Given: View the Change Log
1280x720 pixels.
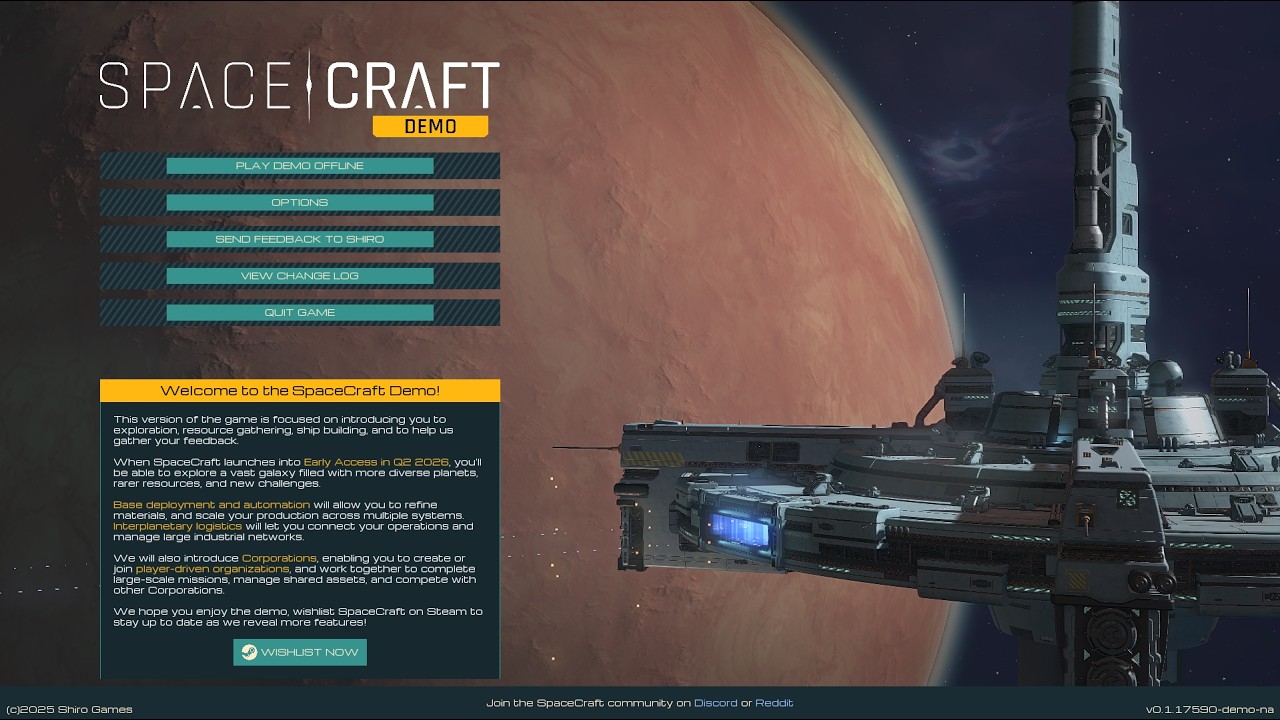Looking at the screenshot, I should (x=299, y=275).
